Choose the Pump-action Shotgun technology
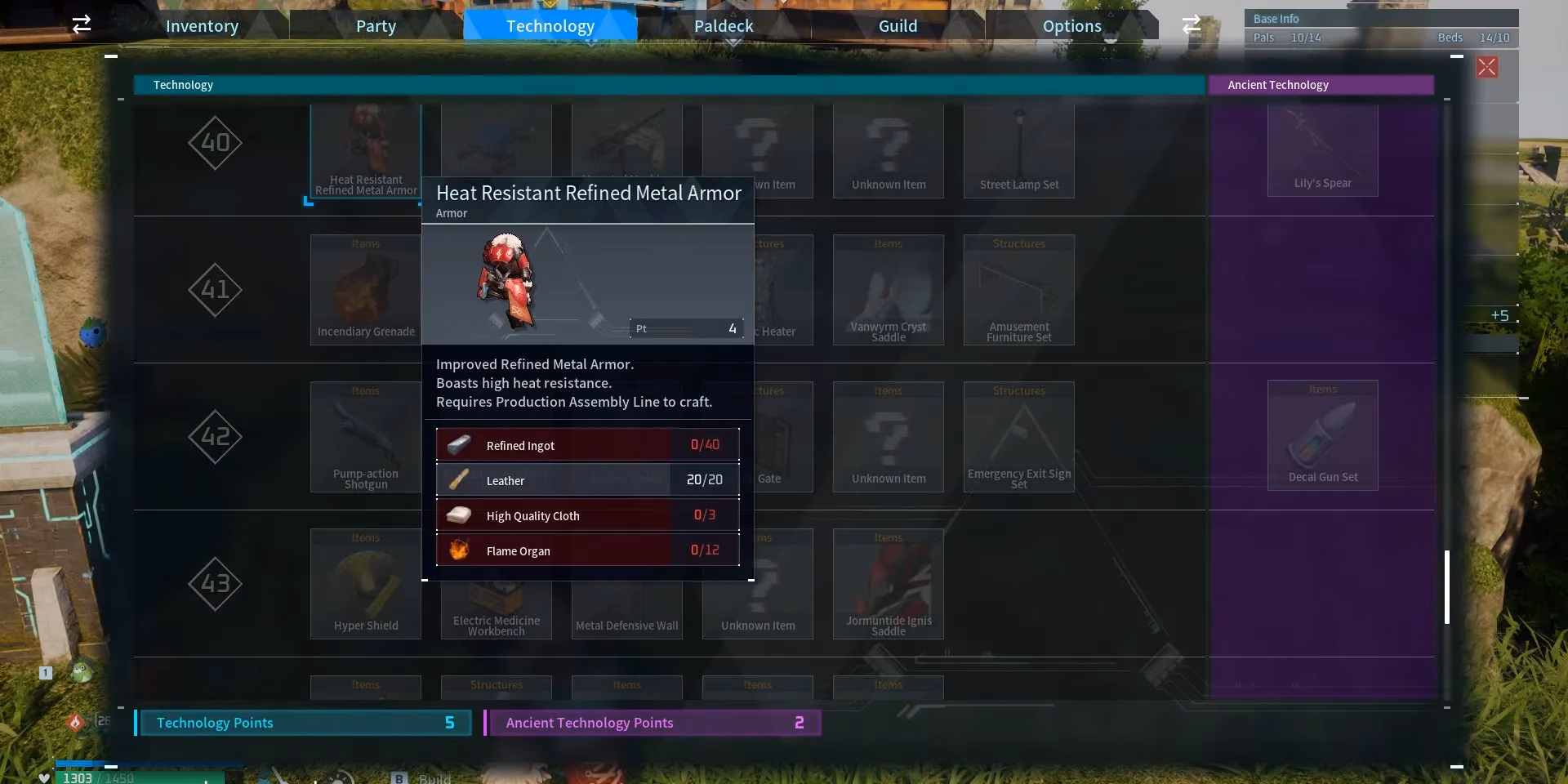This screenshot has height=784, width=1568. (x=365, y=437)
